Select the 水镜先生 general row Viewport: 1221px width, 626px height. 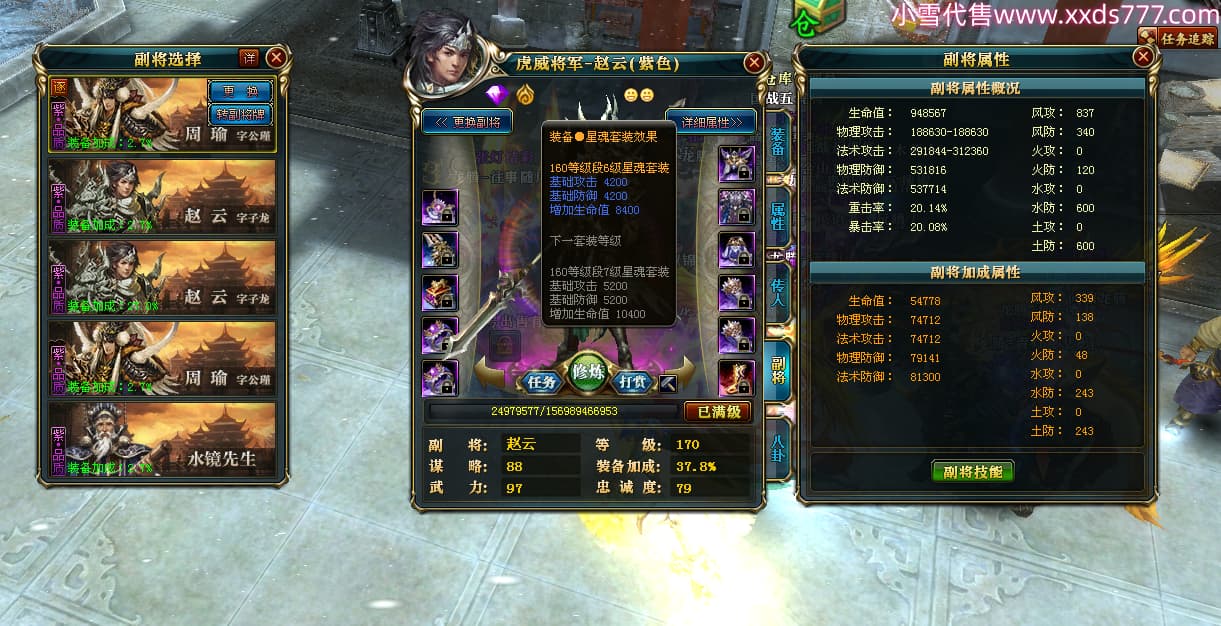tap(162, 439)
